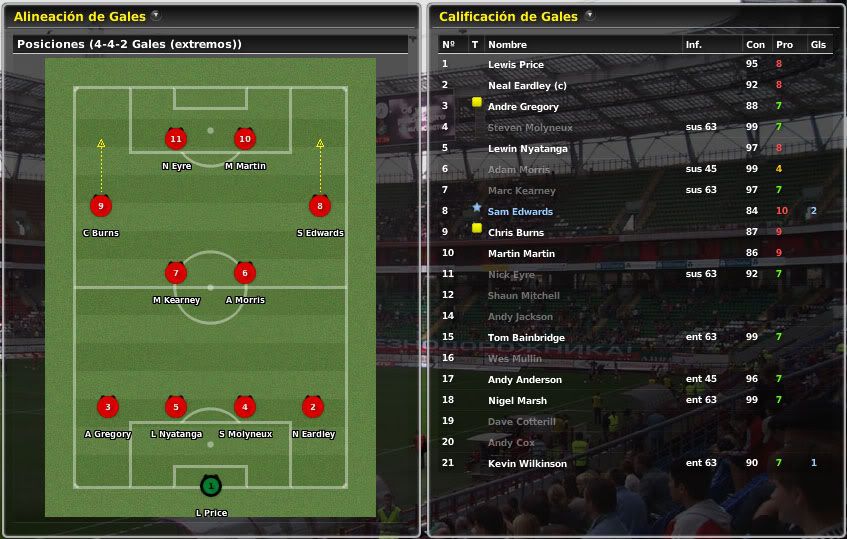Select striker N Eyre's number 11 shirt
847x539 pixels.
click(176, 139)
